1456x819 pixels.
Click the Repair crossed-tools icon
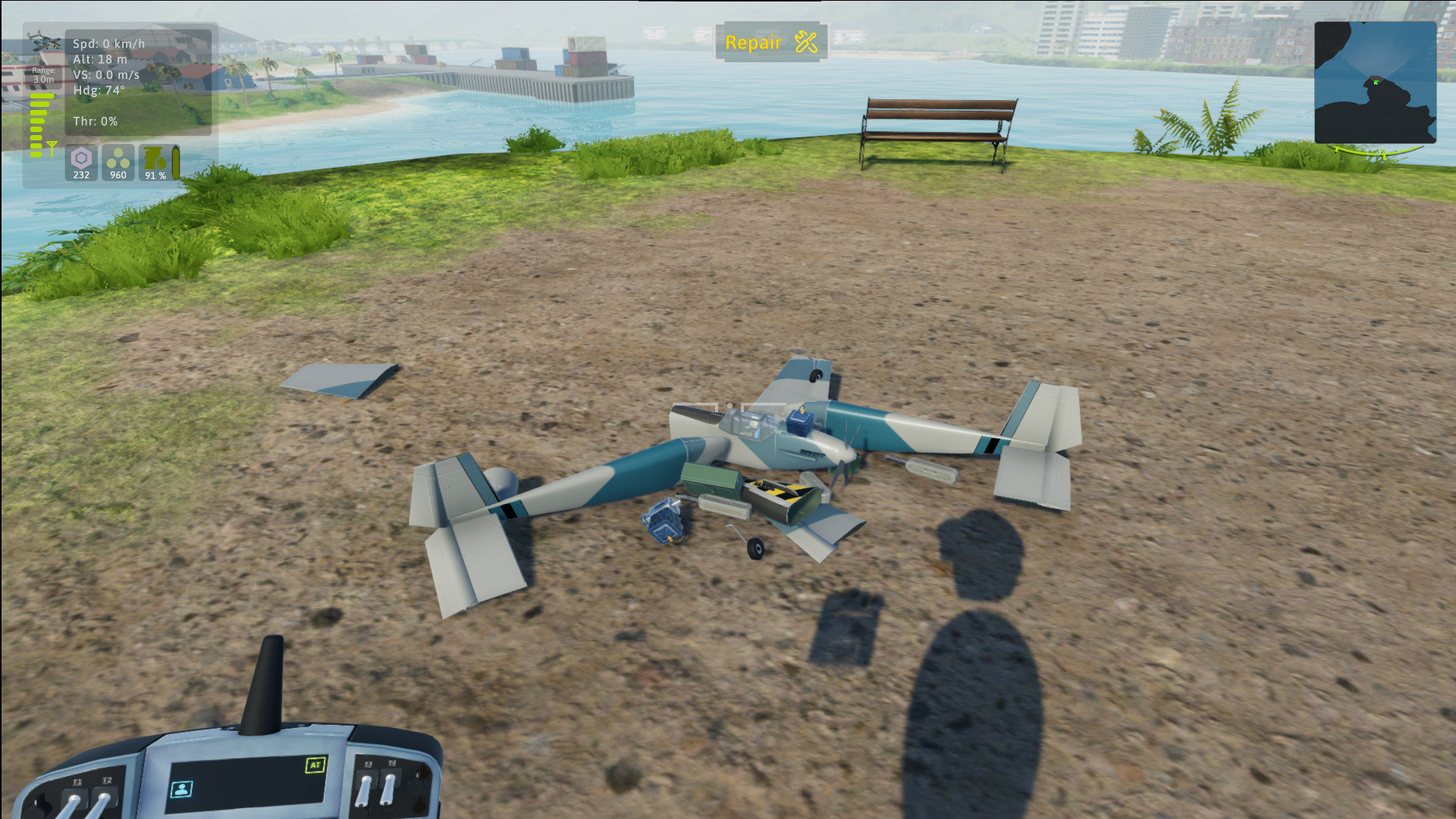click(x=805, y=42)
